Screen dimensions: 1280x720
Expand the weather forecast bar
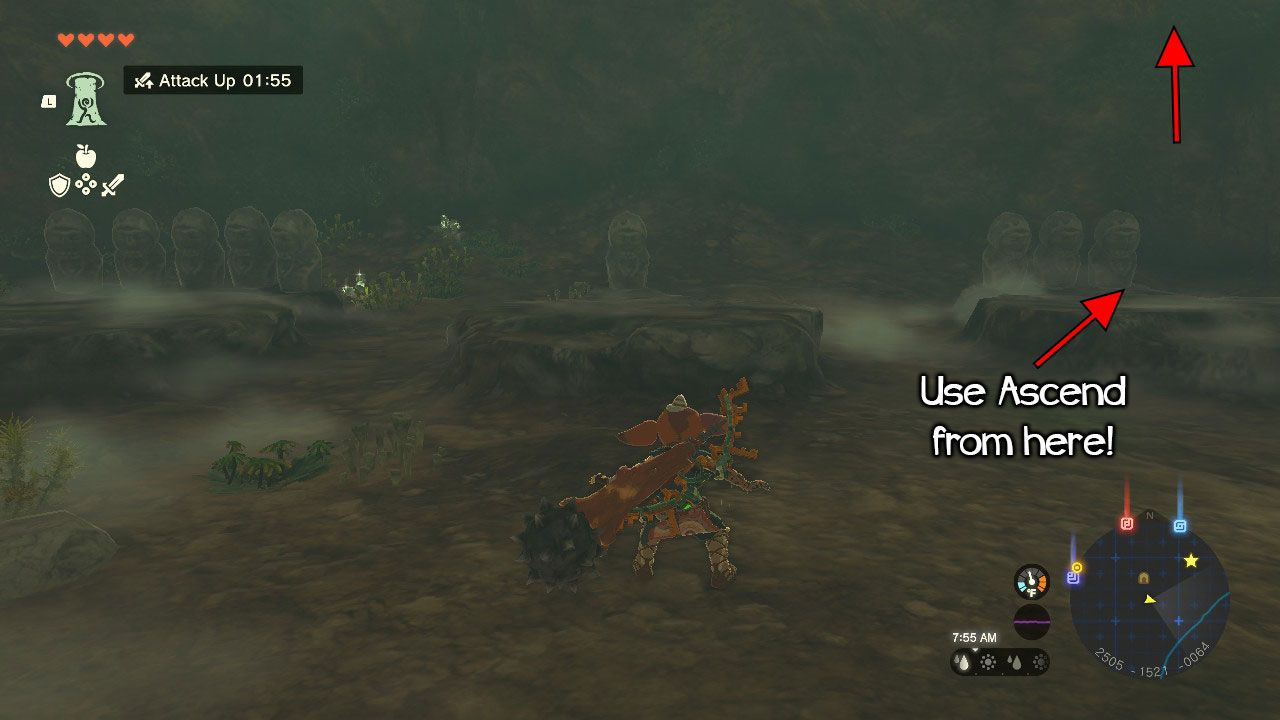(1001, 661)
